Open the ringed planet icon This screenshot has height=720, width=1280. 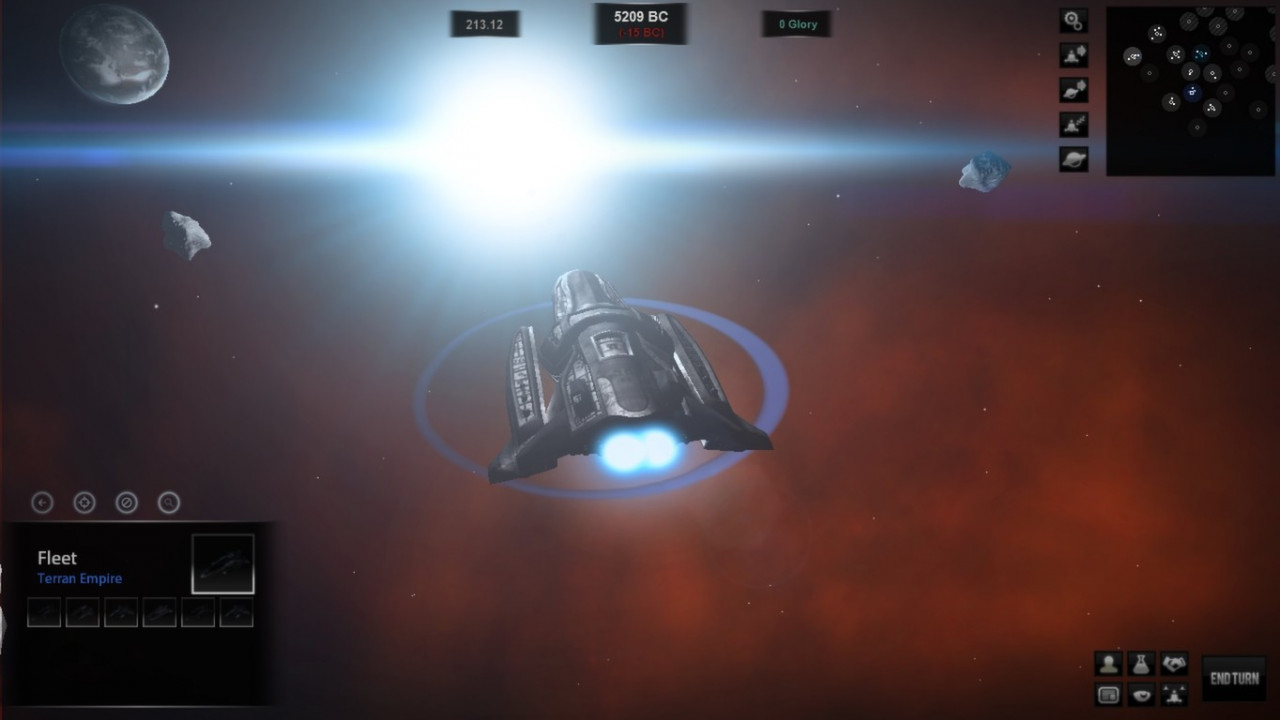pos(1073,159)
